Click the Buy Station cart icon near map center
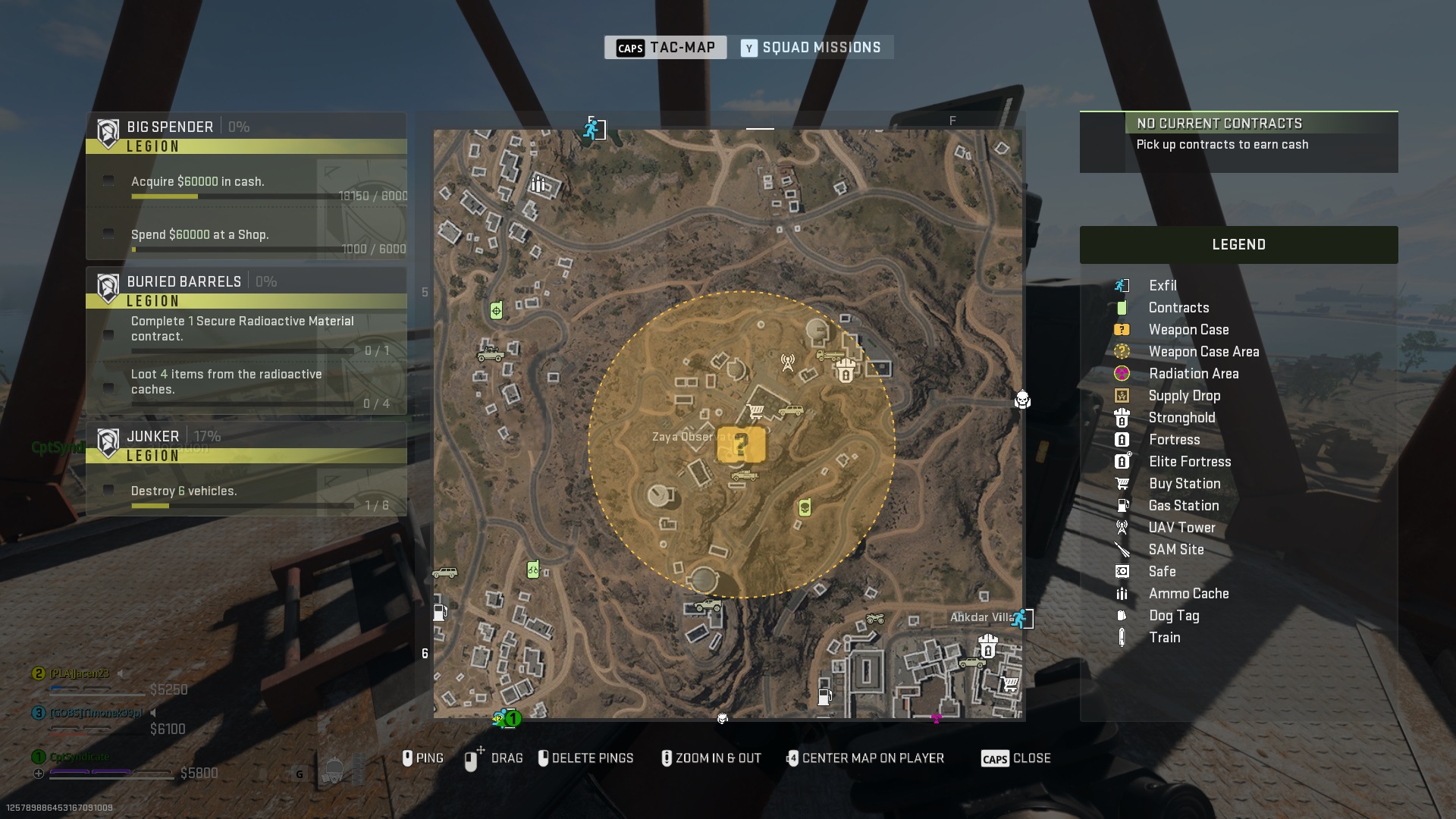 tap(755, 410)
